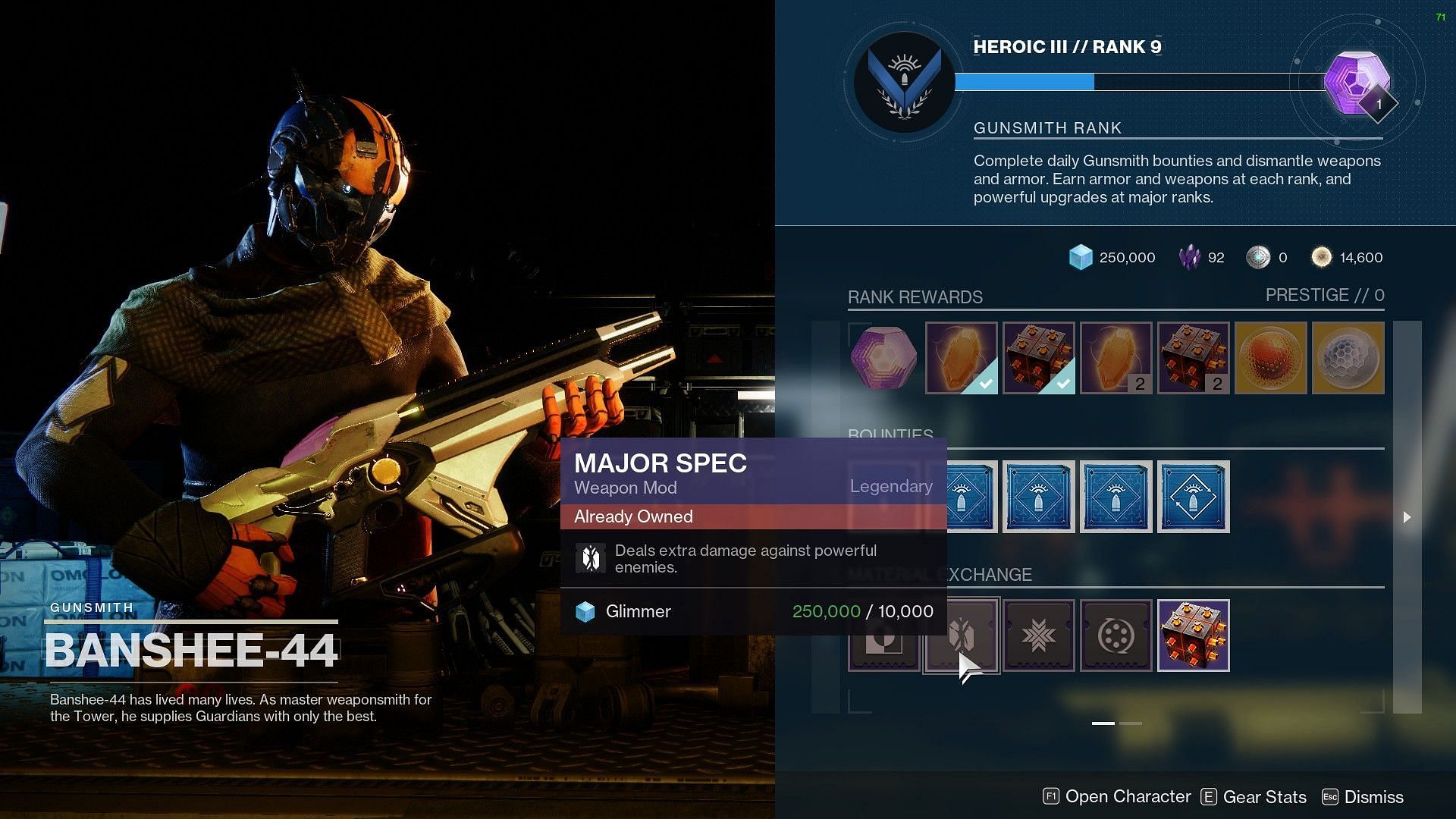Image resolution: width=1456 pixels, height=819 pixels.
Task: Select the grey honeycomb sphere reward
Action: [1348, 358]
